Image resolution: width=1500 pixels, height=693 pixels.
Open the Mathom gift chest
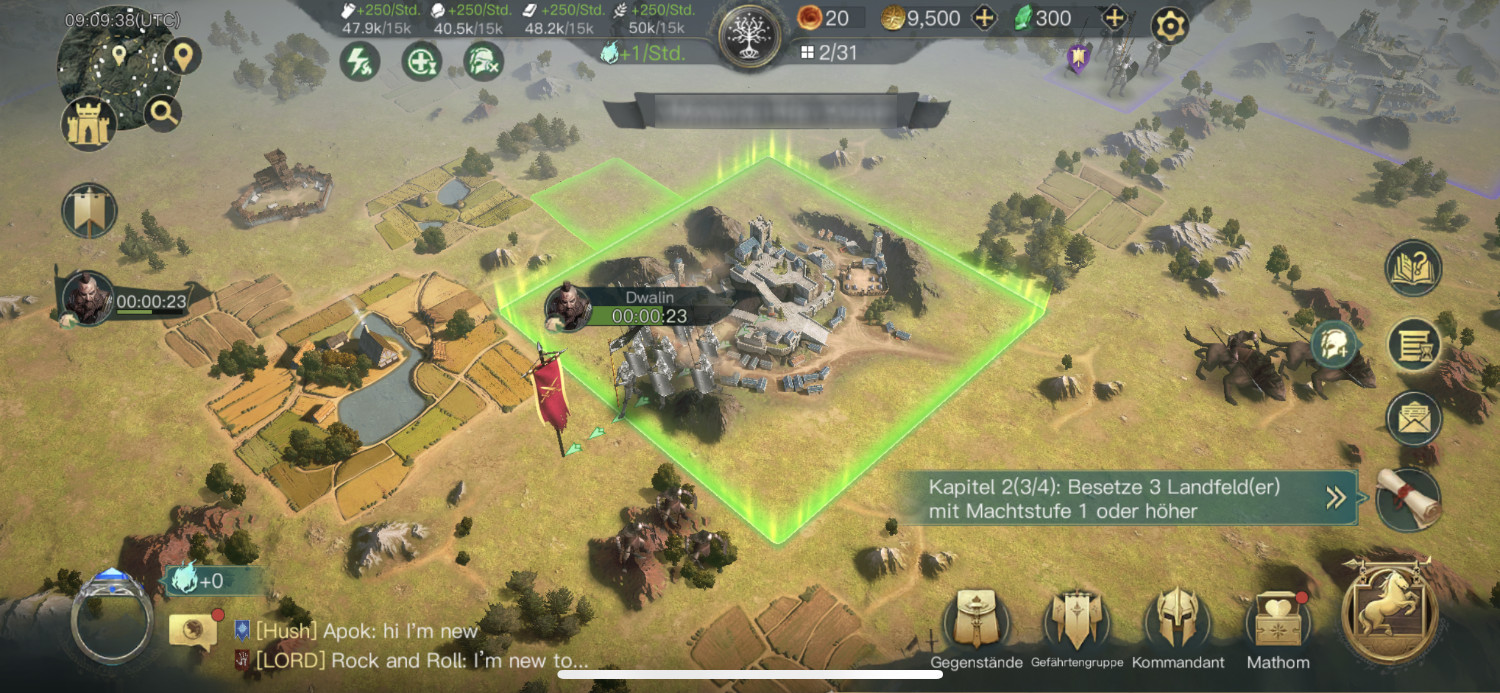click(1277, 622)
